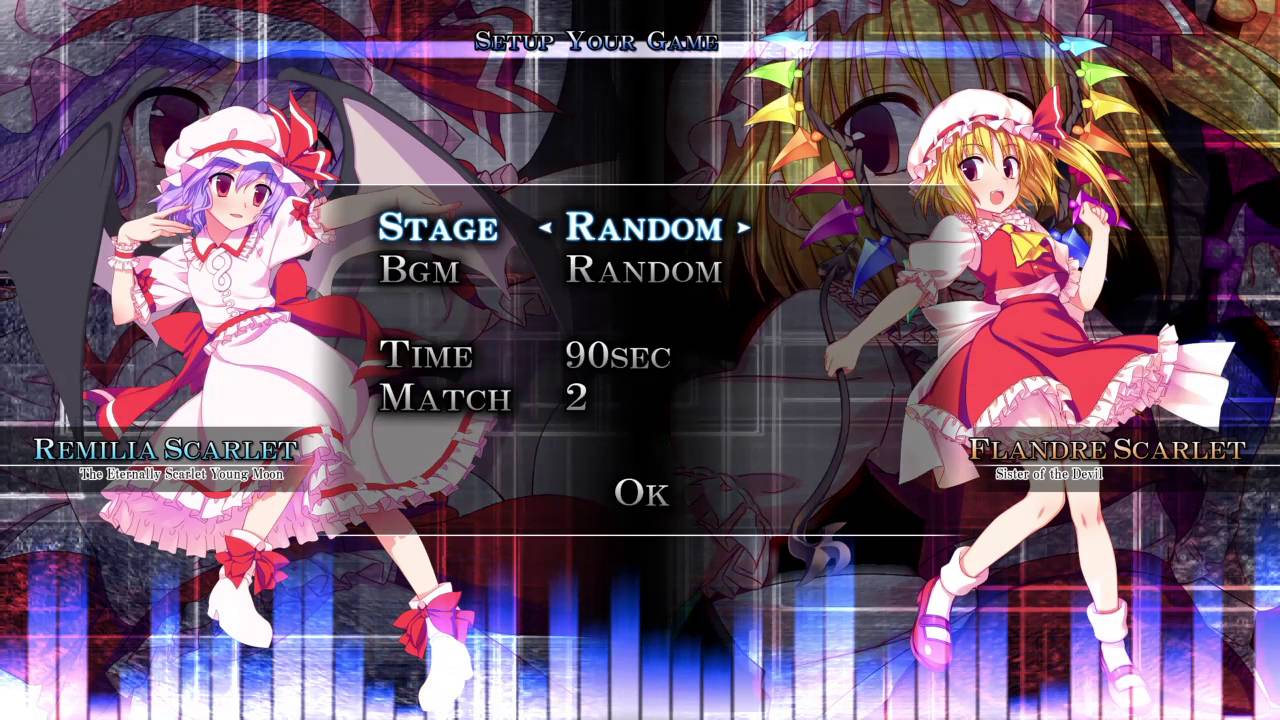Select the Stage option row

pos(437,228)
